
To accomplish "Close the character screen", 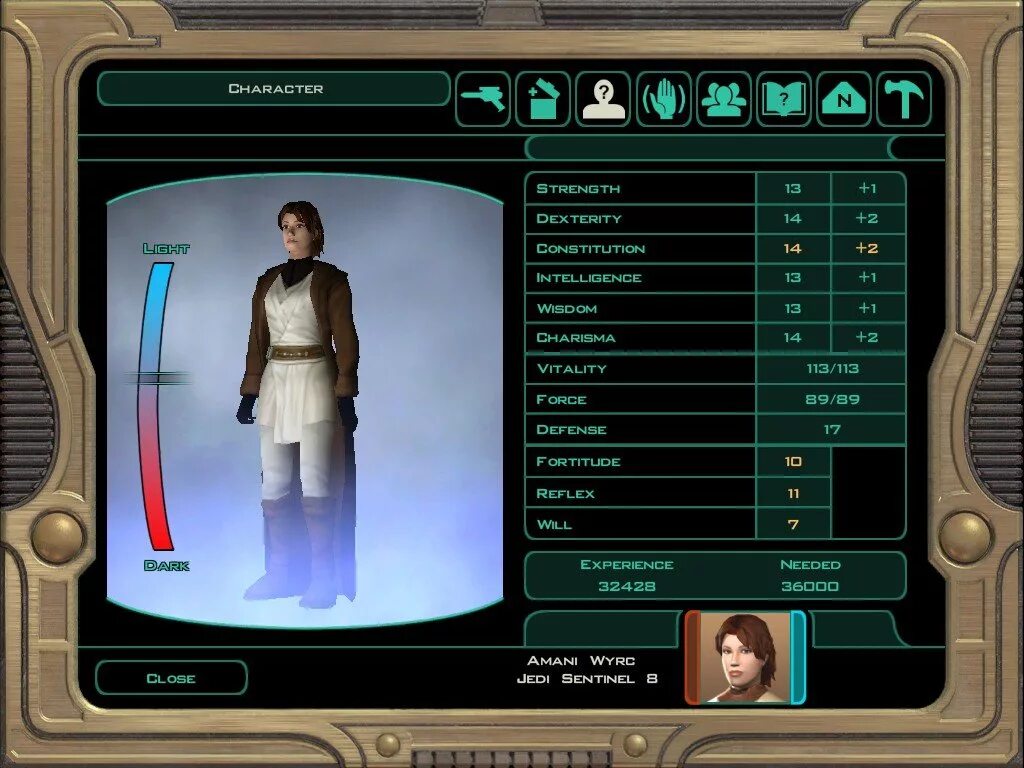I will 171,678.
